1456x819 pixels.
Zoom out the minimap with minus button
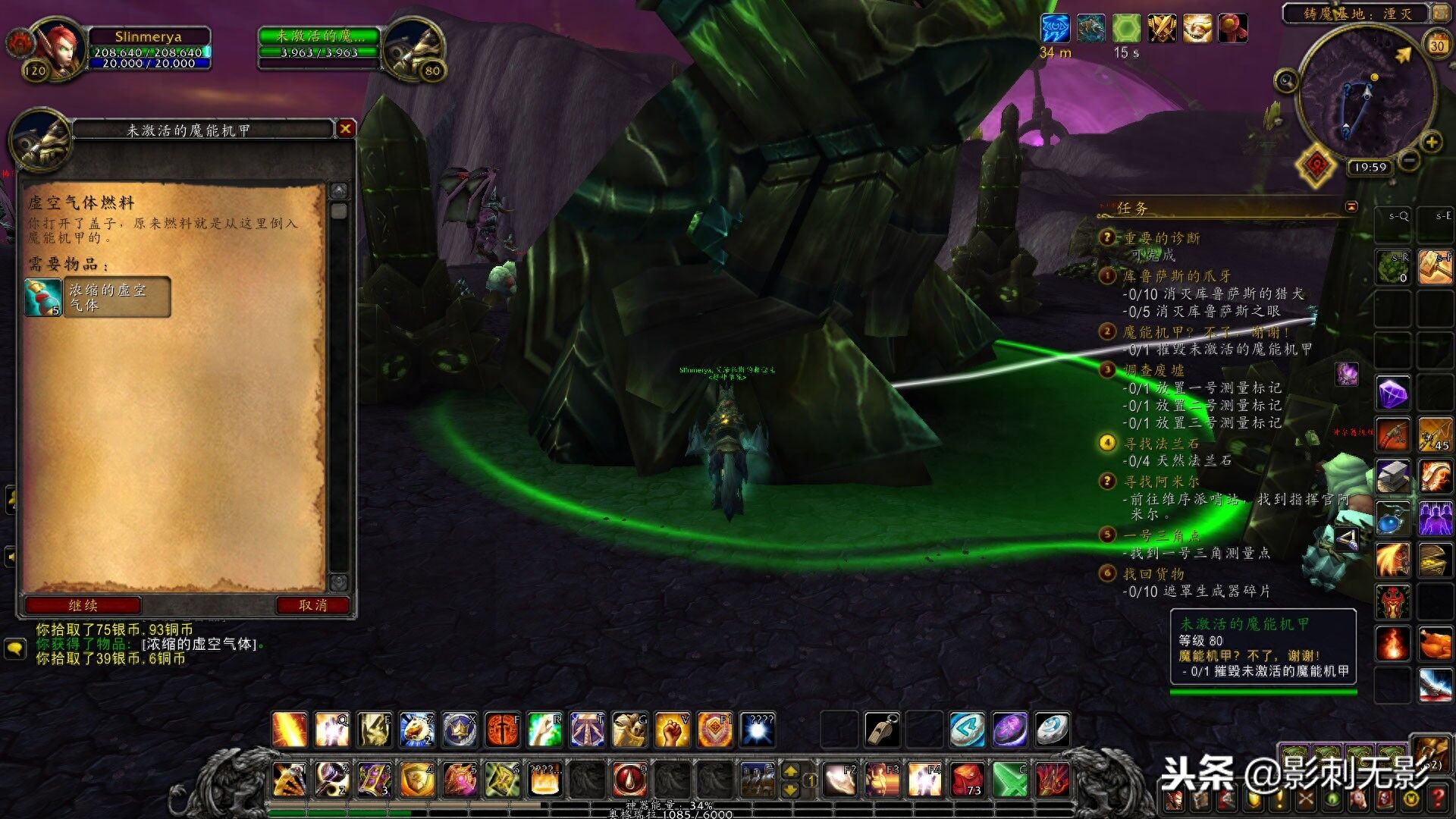click(1409, 160)
